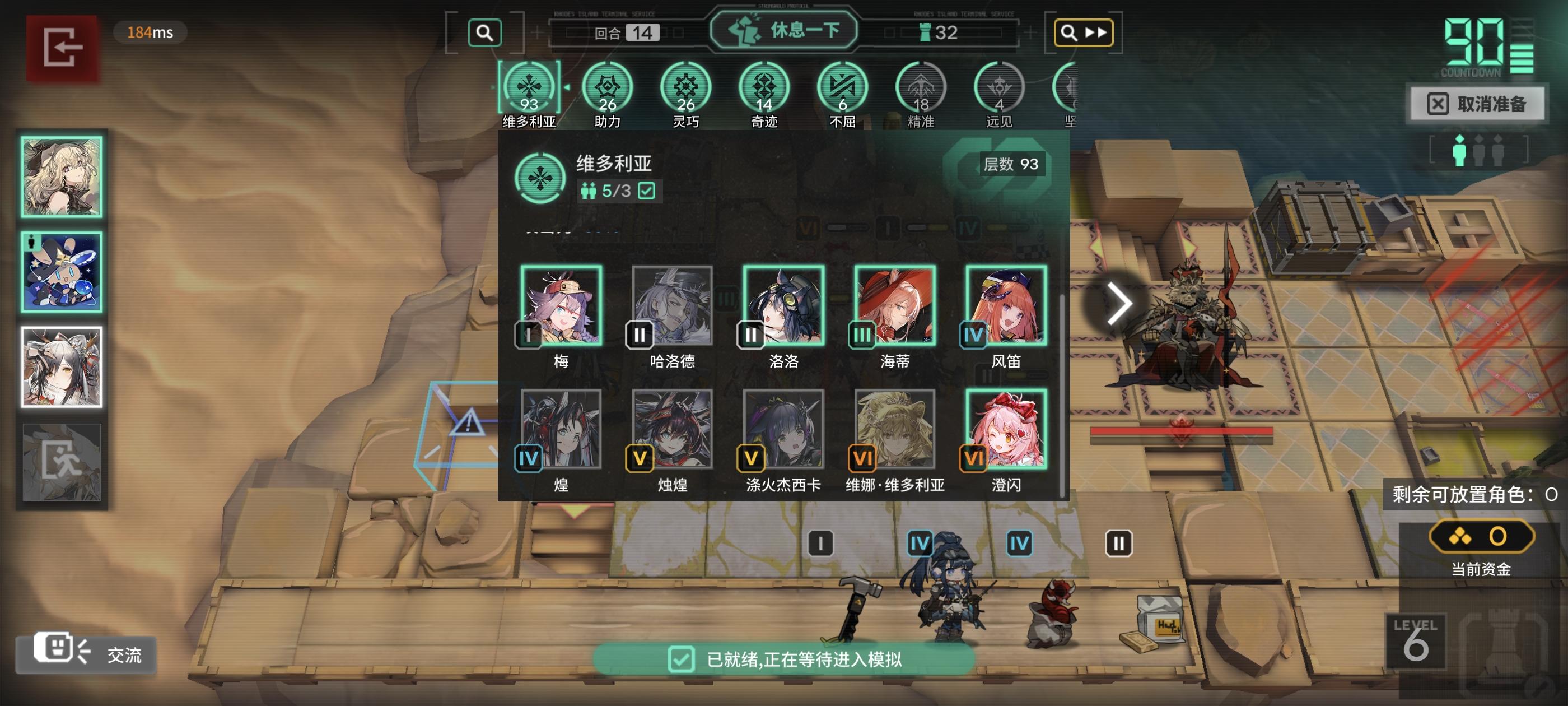The height and width of the screenshot is (706, 1568).
Task: Click the 助力 buff icon
Action: tap(607, 87)
